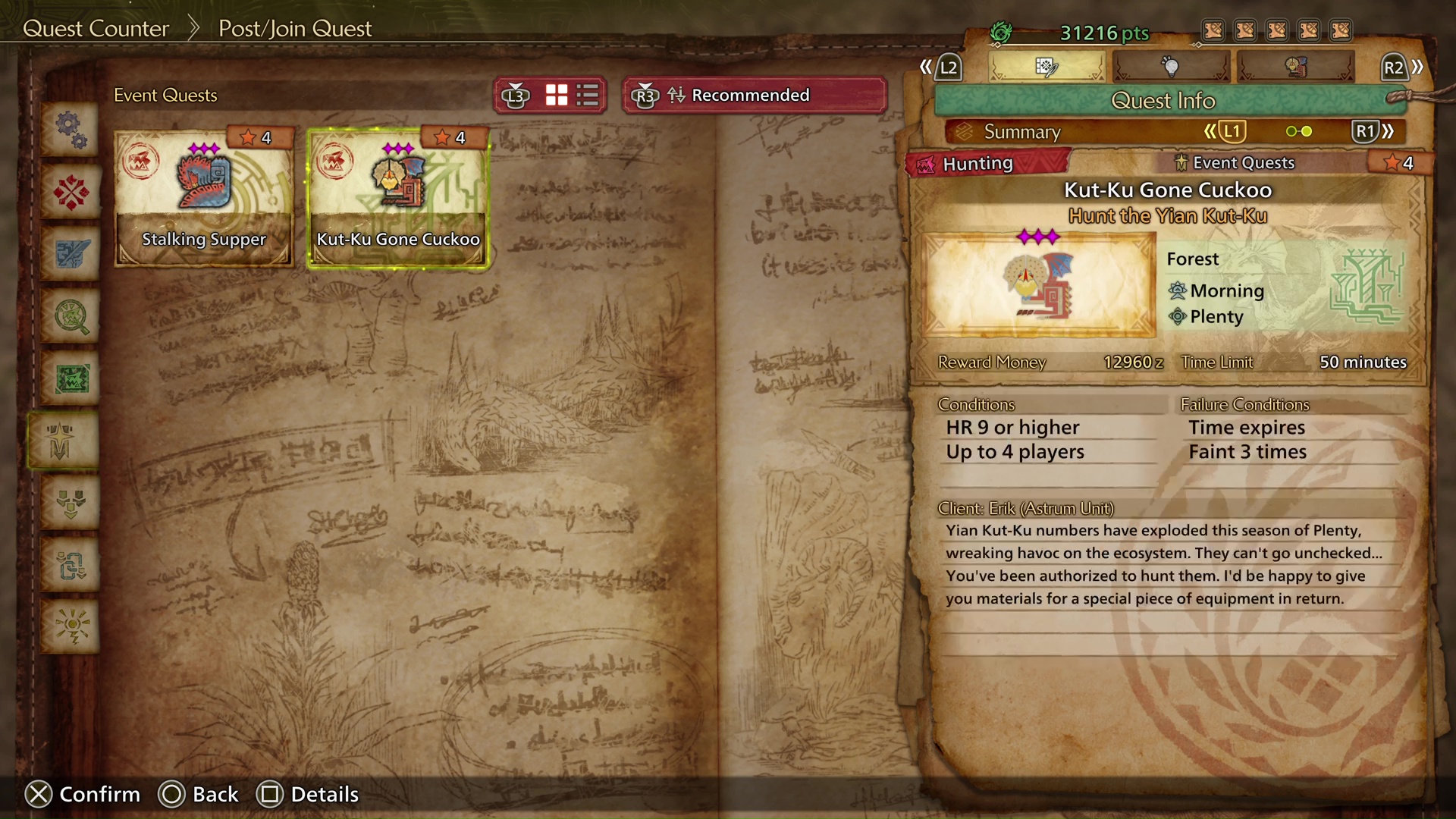
Task: Switch to list view layout
Action: [x=585, y=95]
